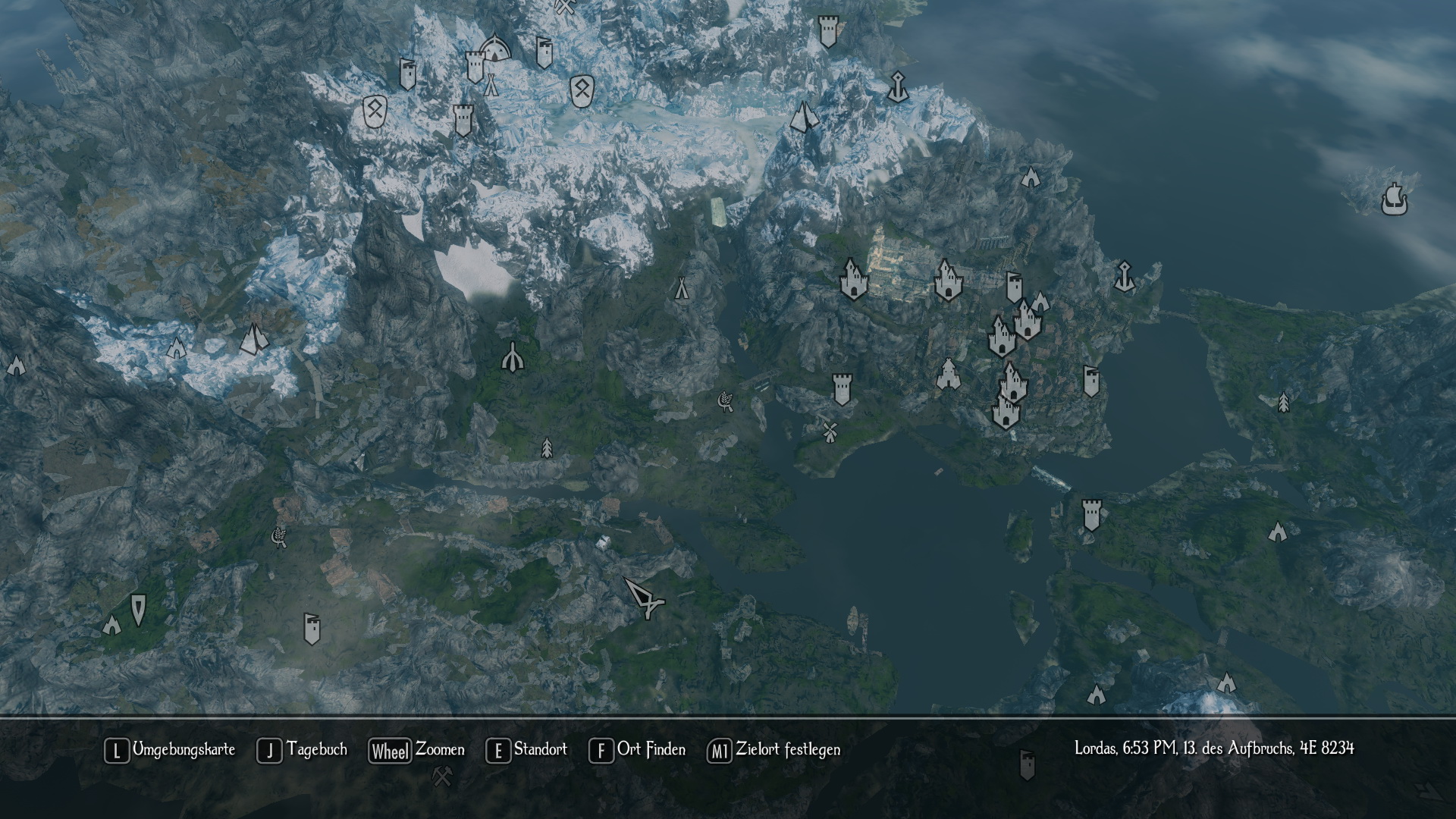Select the windmill map marker
The image size is (1456, 819).
829,431
